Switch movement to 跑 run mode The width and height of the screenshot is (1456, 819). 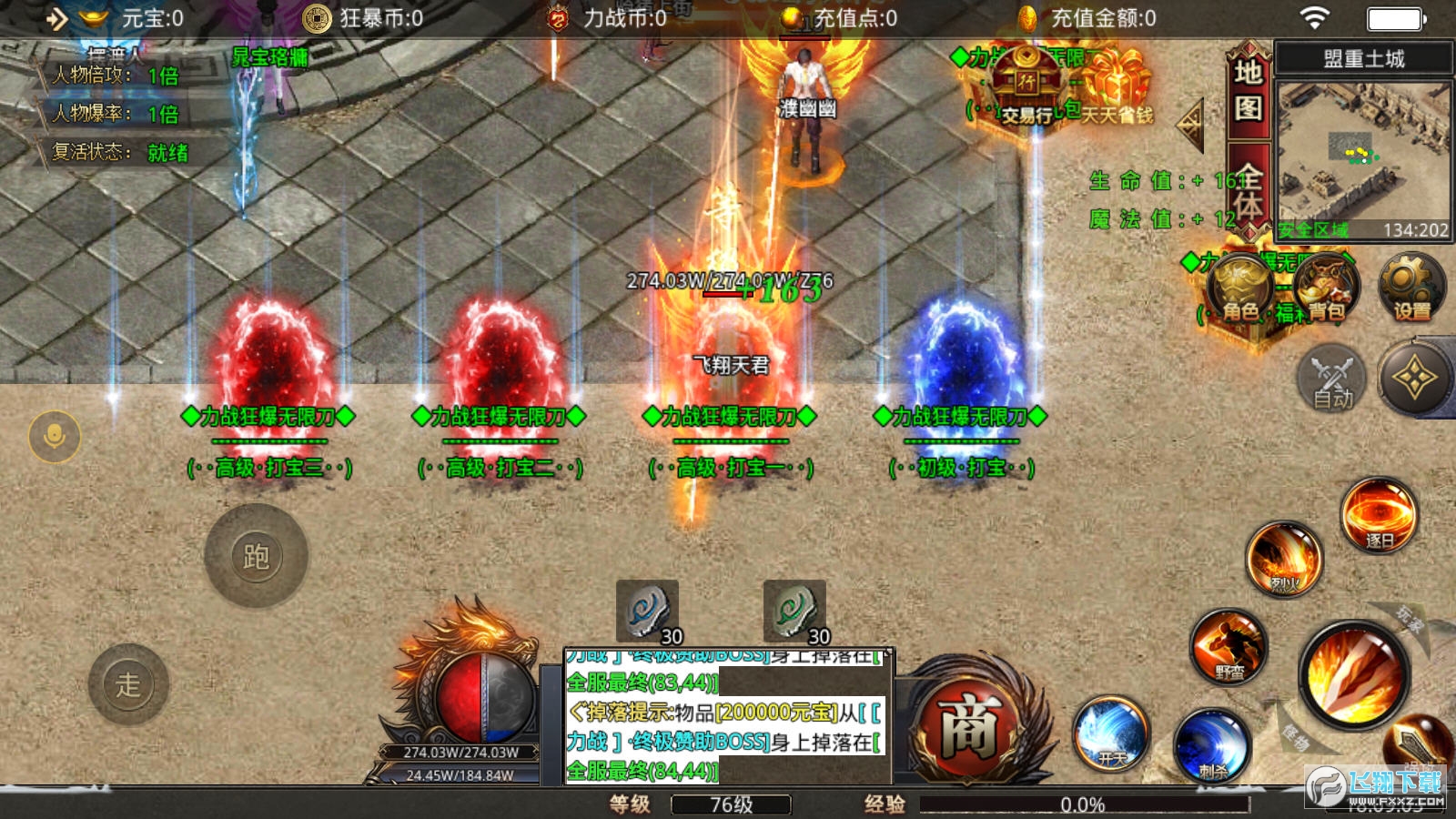256,556
